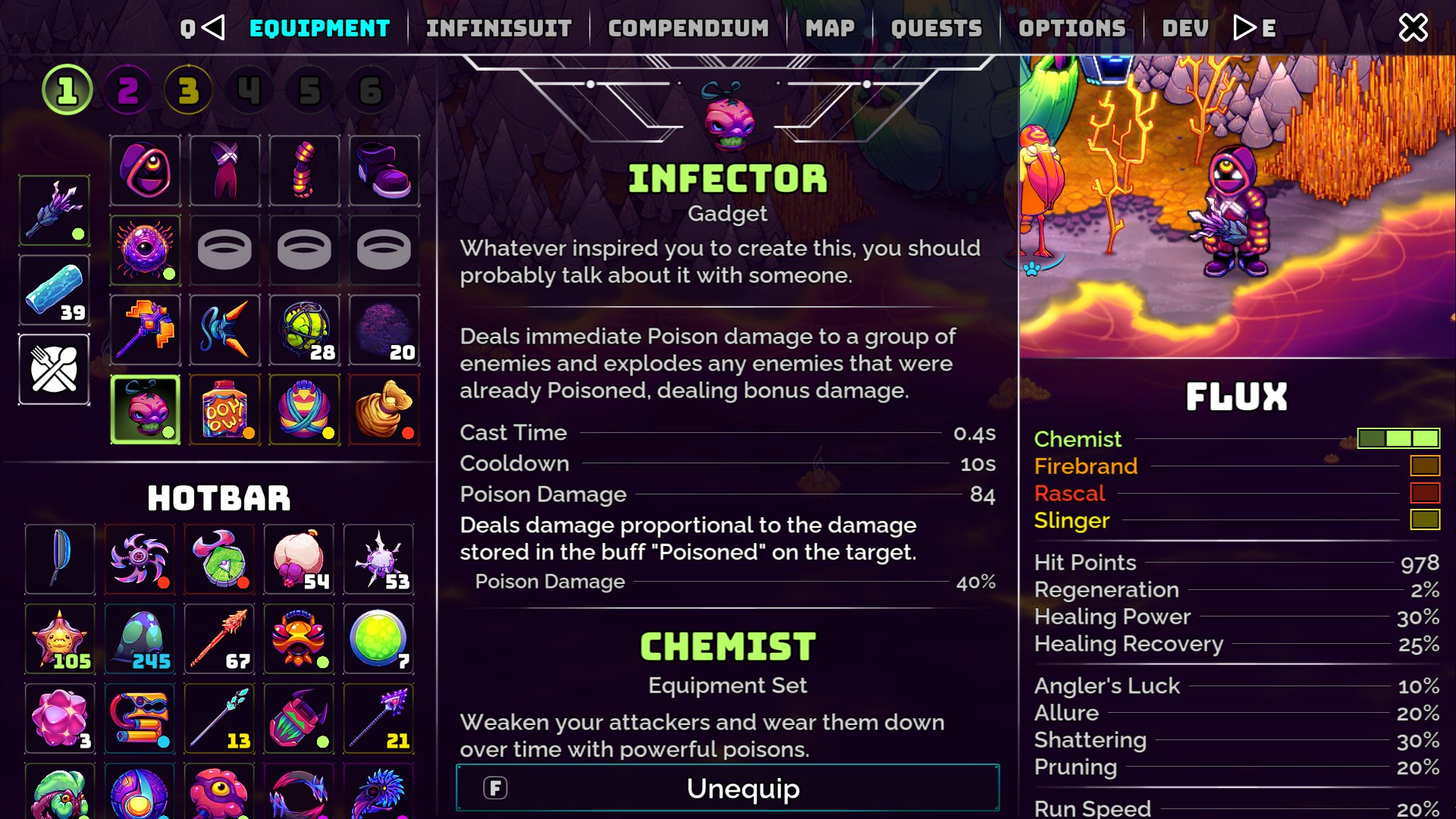Open the Compendium tab
This screenshot has width=1456, height=819.
(x=689, y=28)
